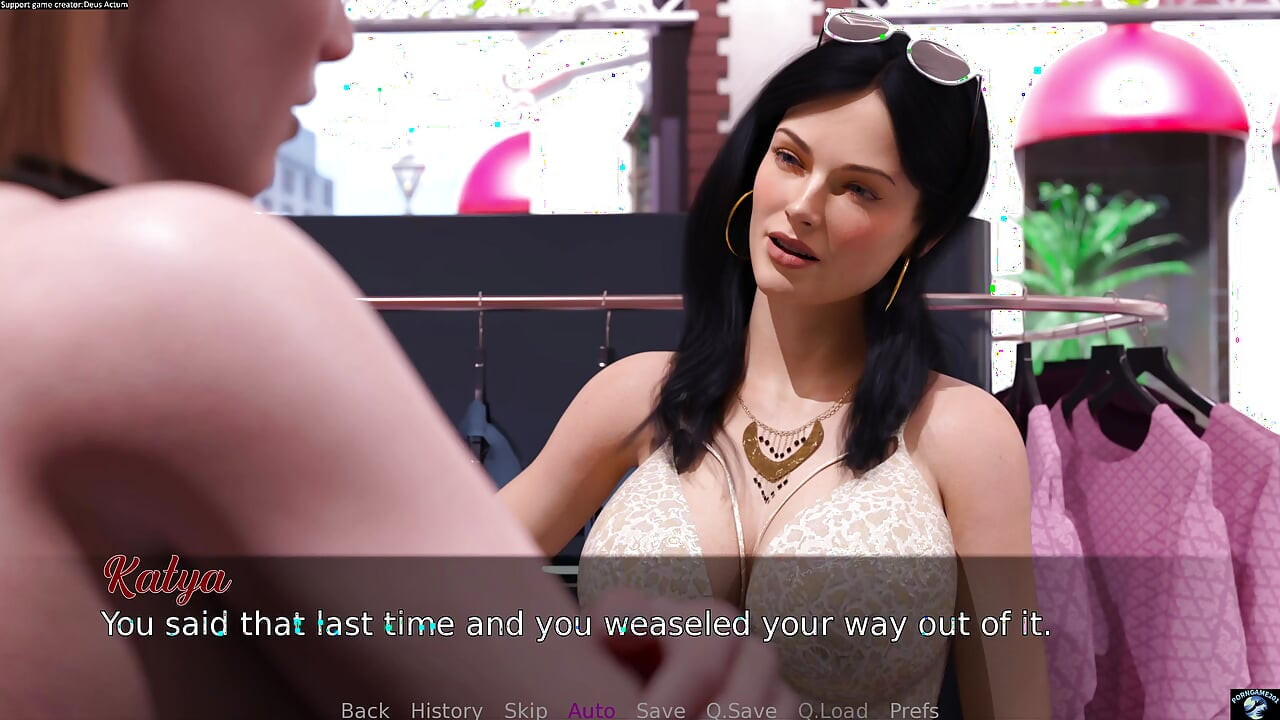Skip ahead through the dialogue
The image size is (1280, 720).
525,710
